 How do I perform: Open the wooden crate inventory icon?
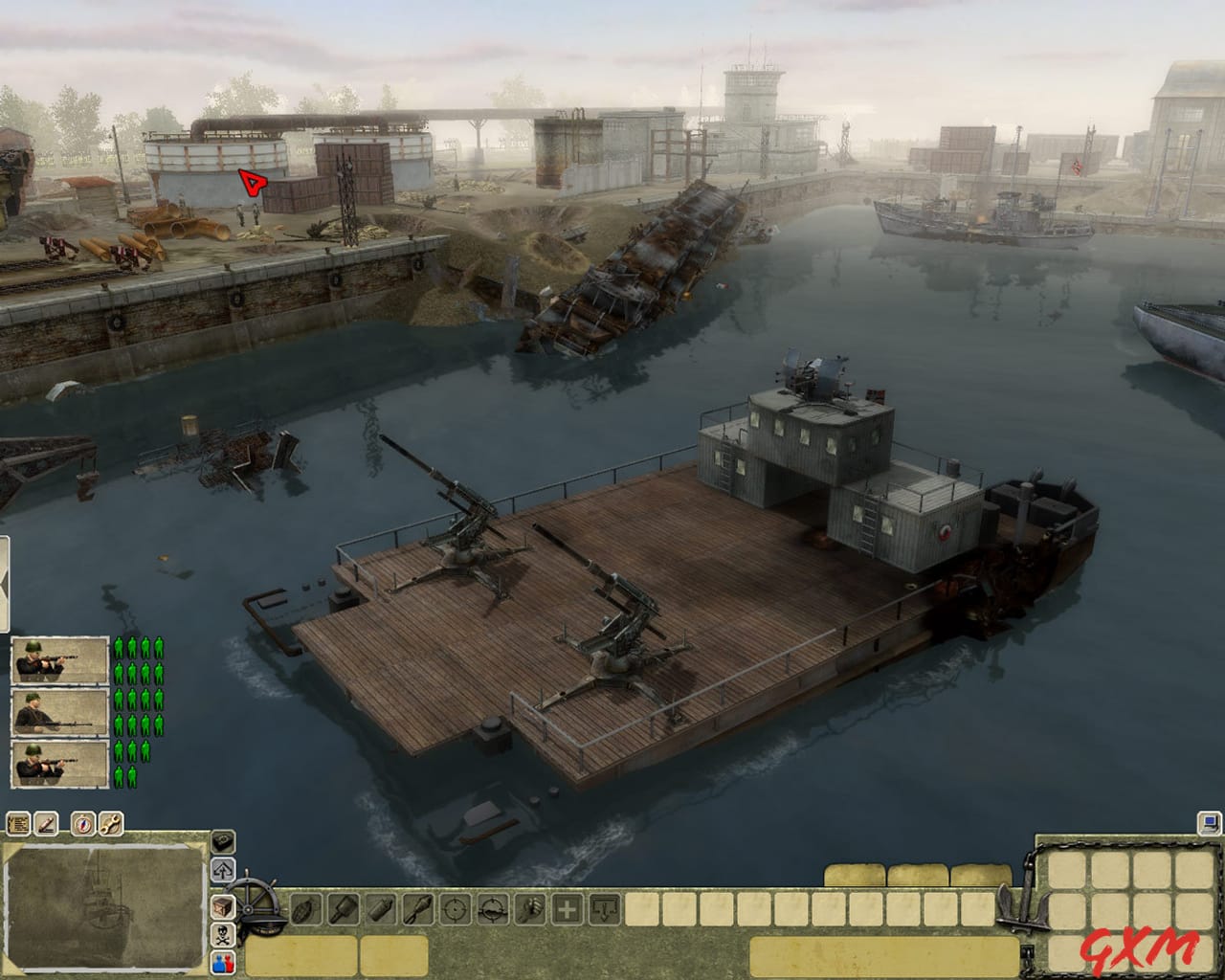click(222, 906)
